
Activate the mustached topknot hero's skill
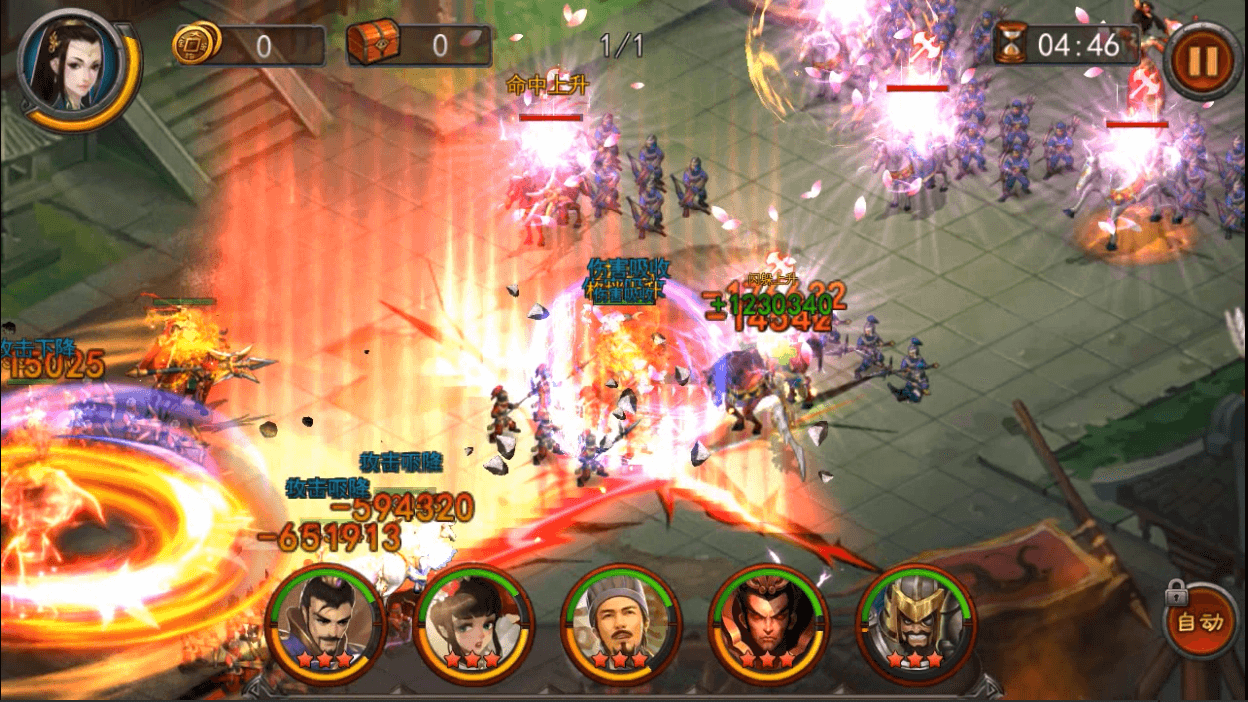pos(327,623)
